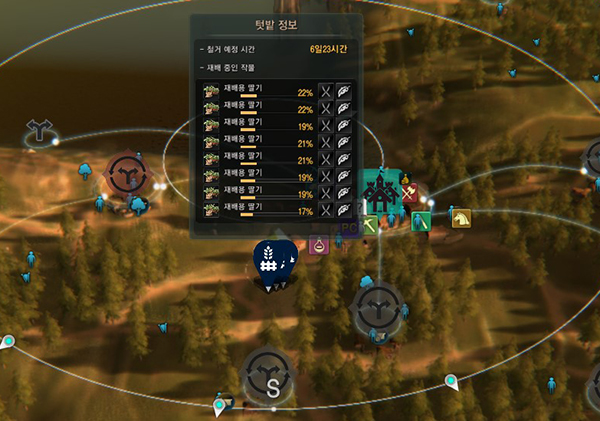The height and width of the screenshot is (421, 600).
Task: Select the yellow horse stable marker
Action: coord(461,217)
